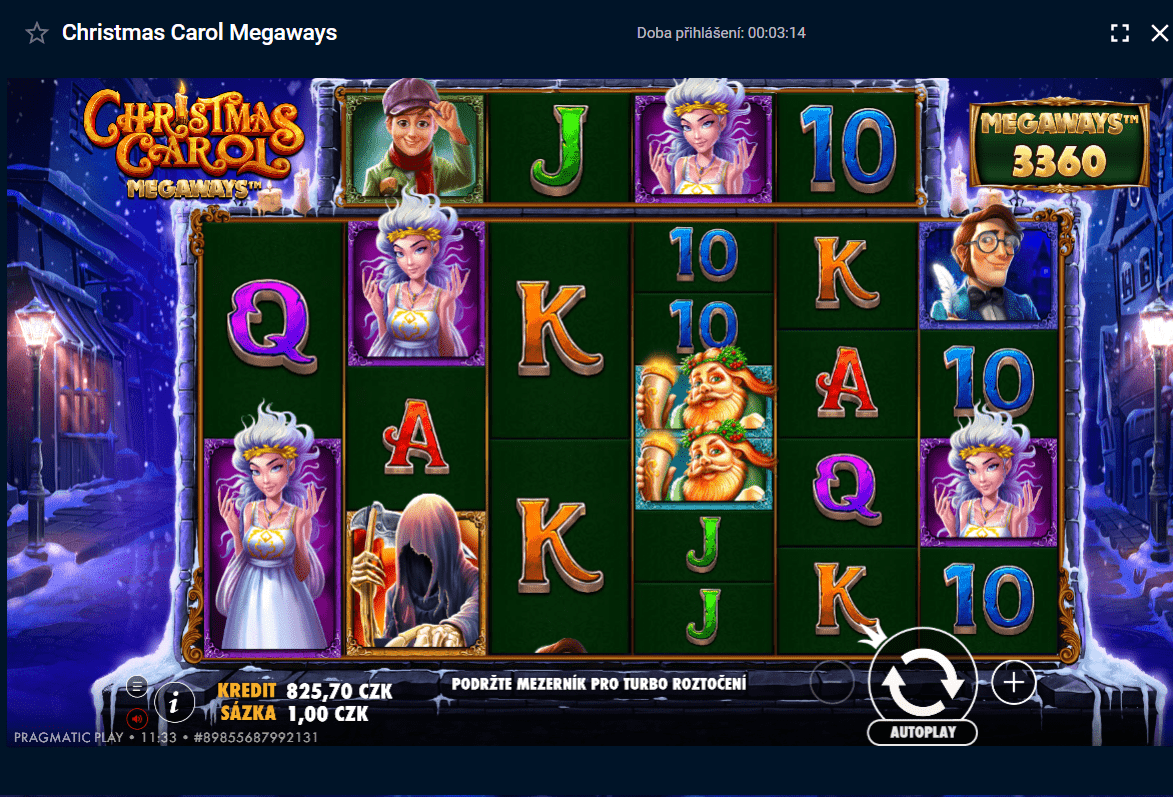Close the Christmas Carol Megaways game window

(x=1159, y=33)
